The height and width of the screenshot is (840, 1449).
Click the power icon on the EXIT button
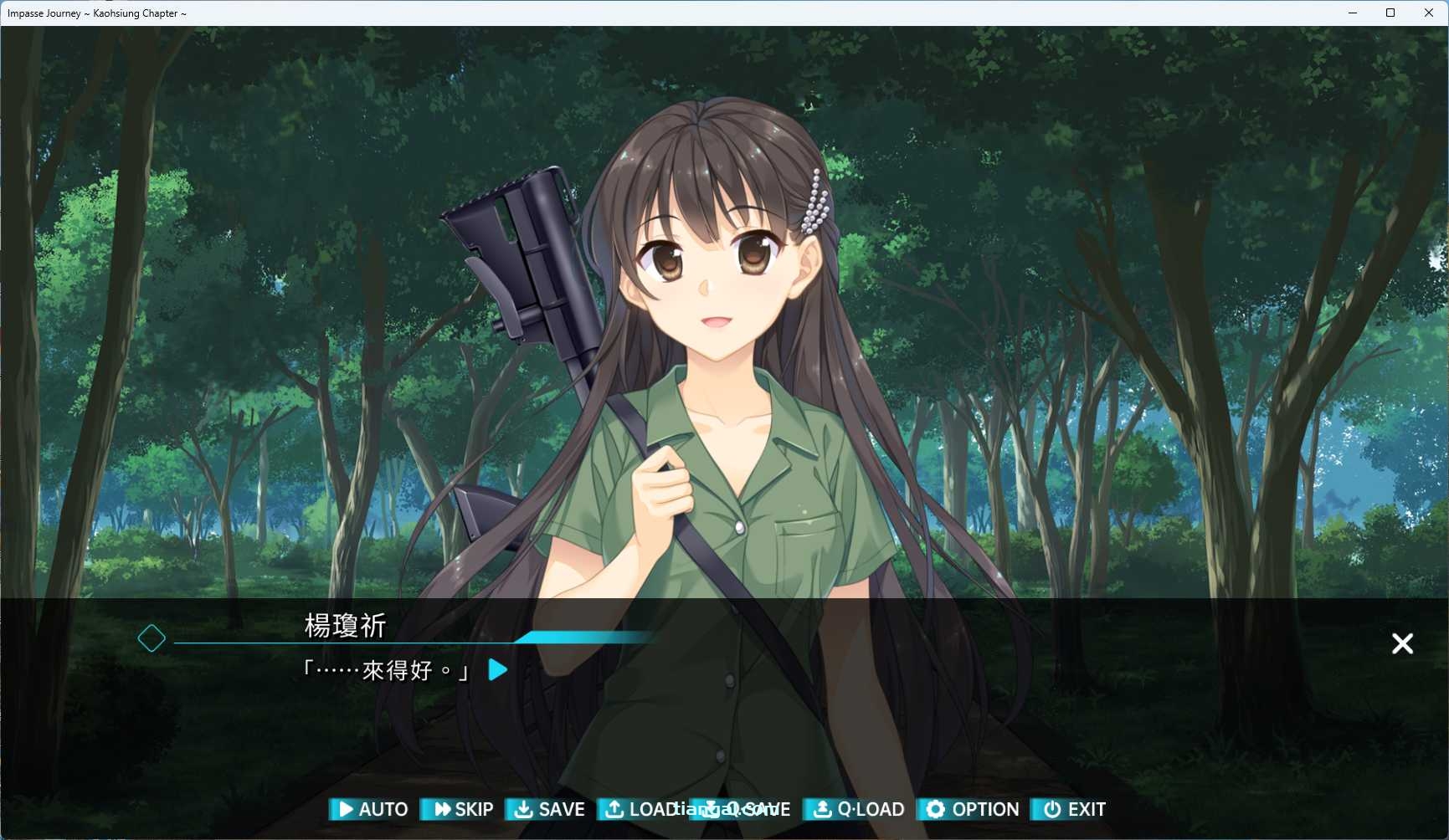pyautogui.click(x=1051, y=810)
